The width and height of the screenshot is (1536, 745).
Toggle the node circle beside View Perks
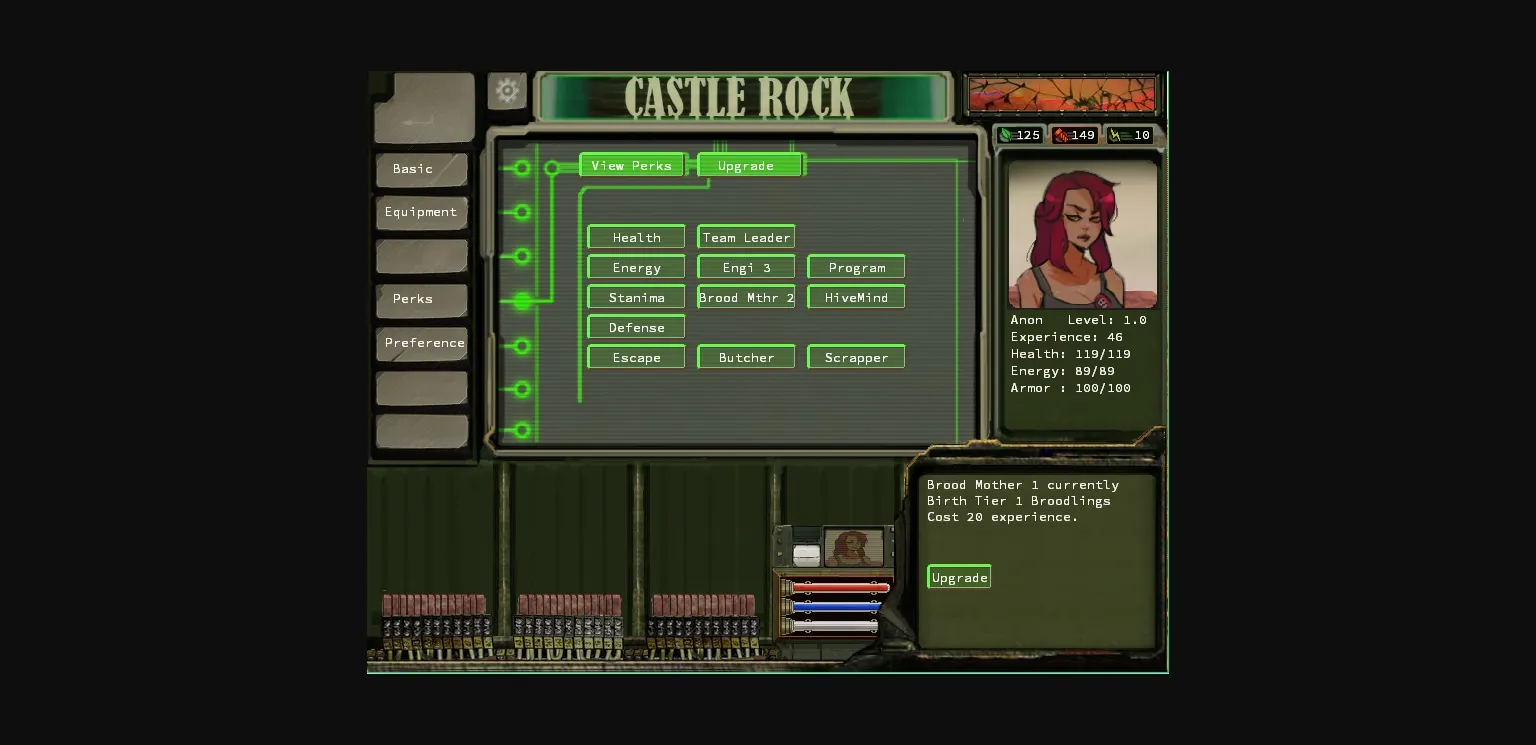coord(553,168)
